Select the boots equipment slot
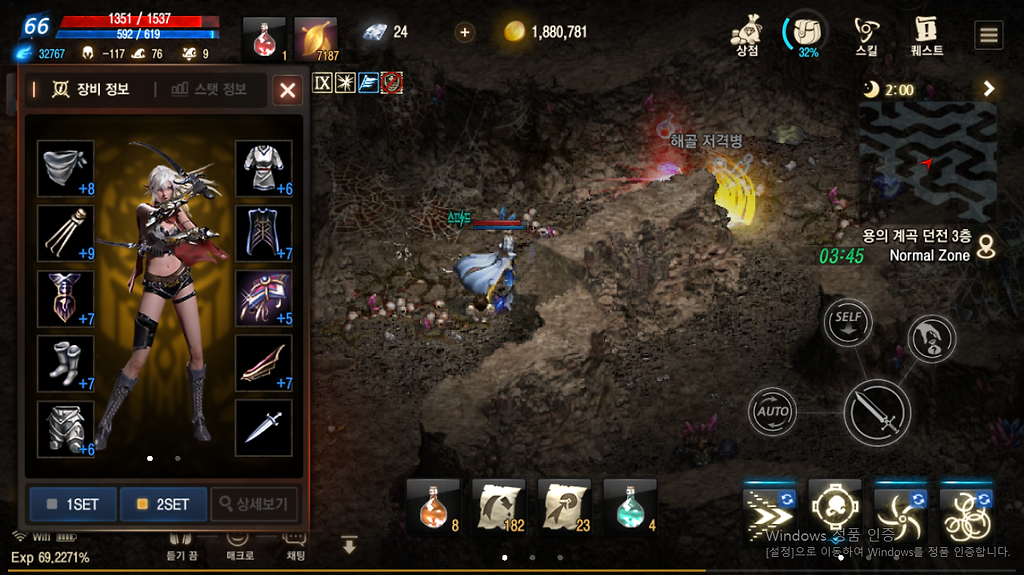This screenshot has width=1024, height=575. (65, 363)
